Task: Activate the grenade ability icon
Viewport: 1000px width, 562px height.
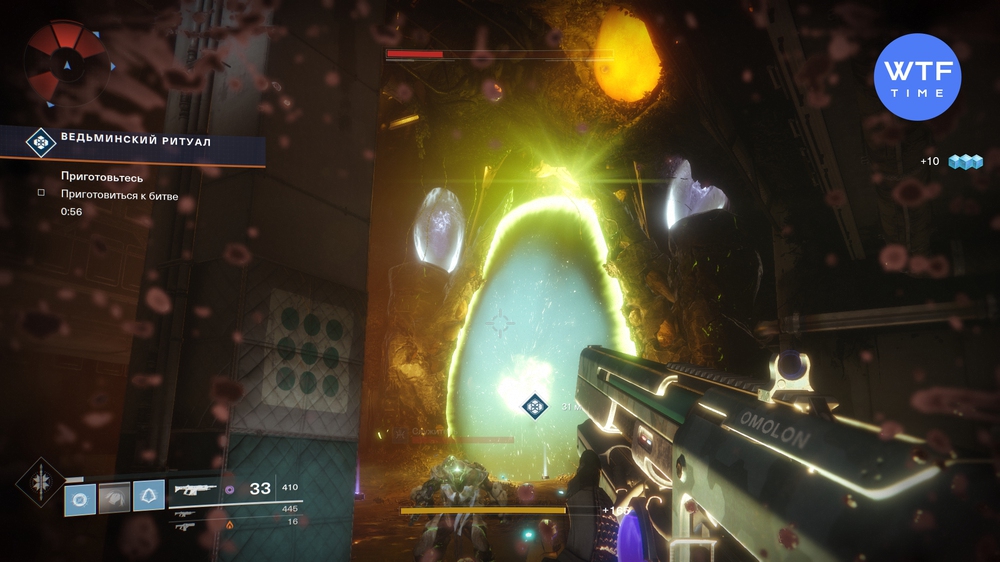Action: tap(81, 497)
